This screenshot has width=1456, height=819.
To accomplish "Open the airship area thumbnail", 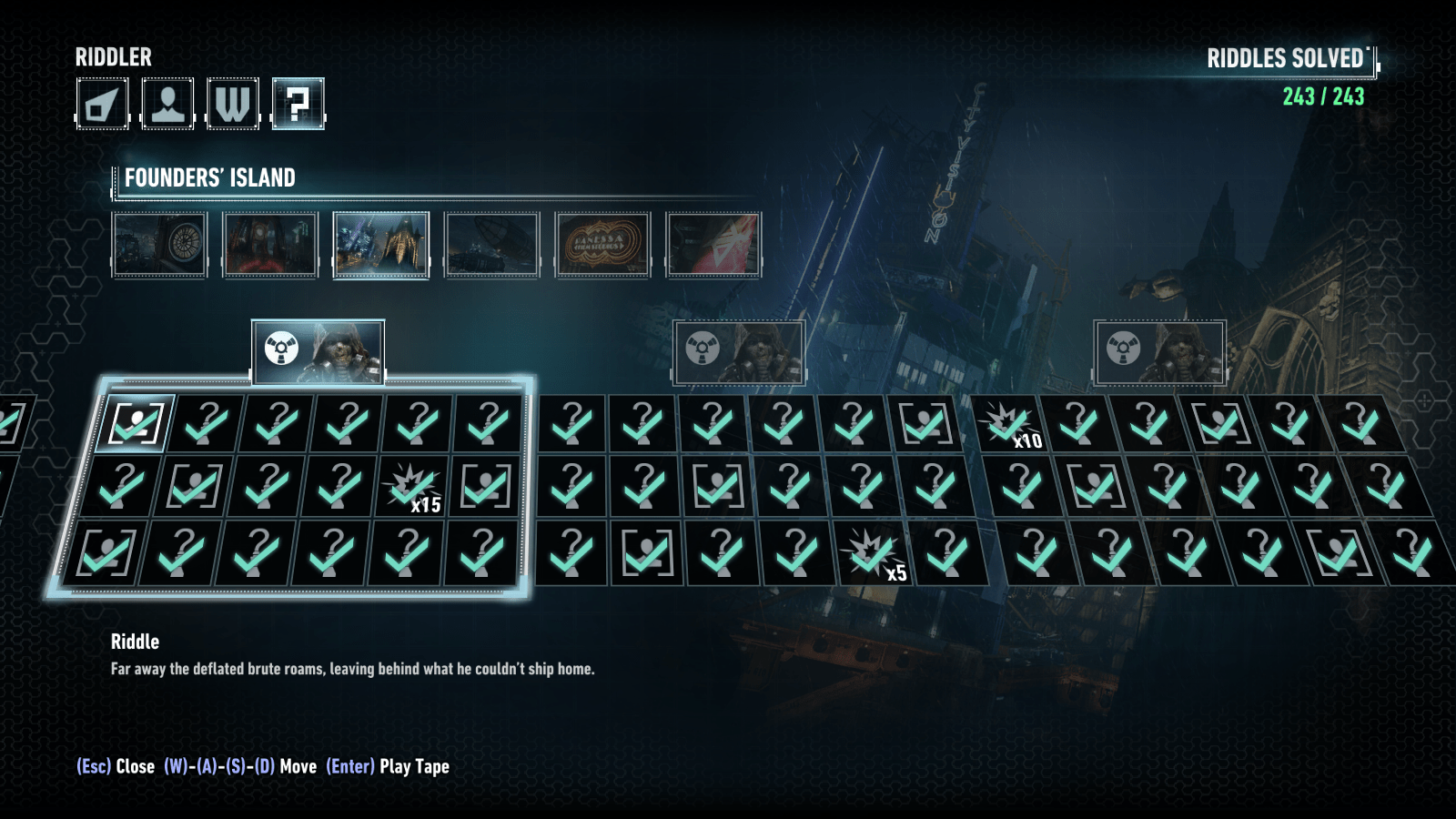I will click(x=491, y=244).
